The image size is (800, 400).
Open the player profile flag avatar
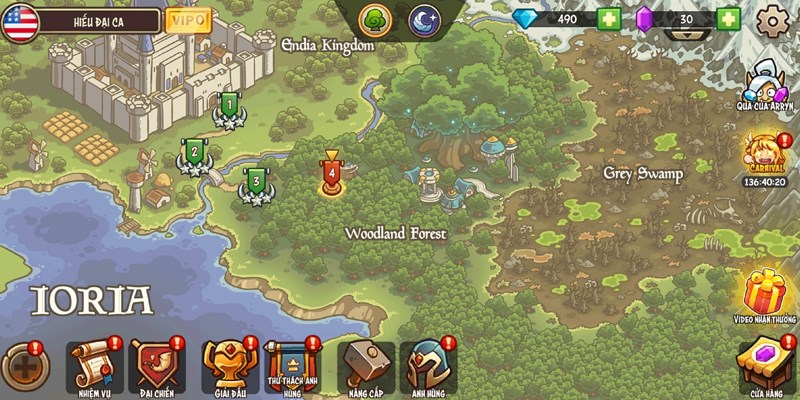pyautogui.click(x=19, y=20)
